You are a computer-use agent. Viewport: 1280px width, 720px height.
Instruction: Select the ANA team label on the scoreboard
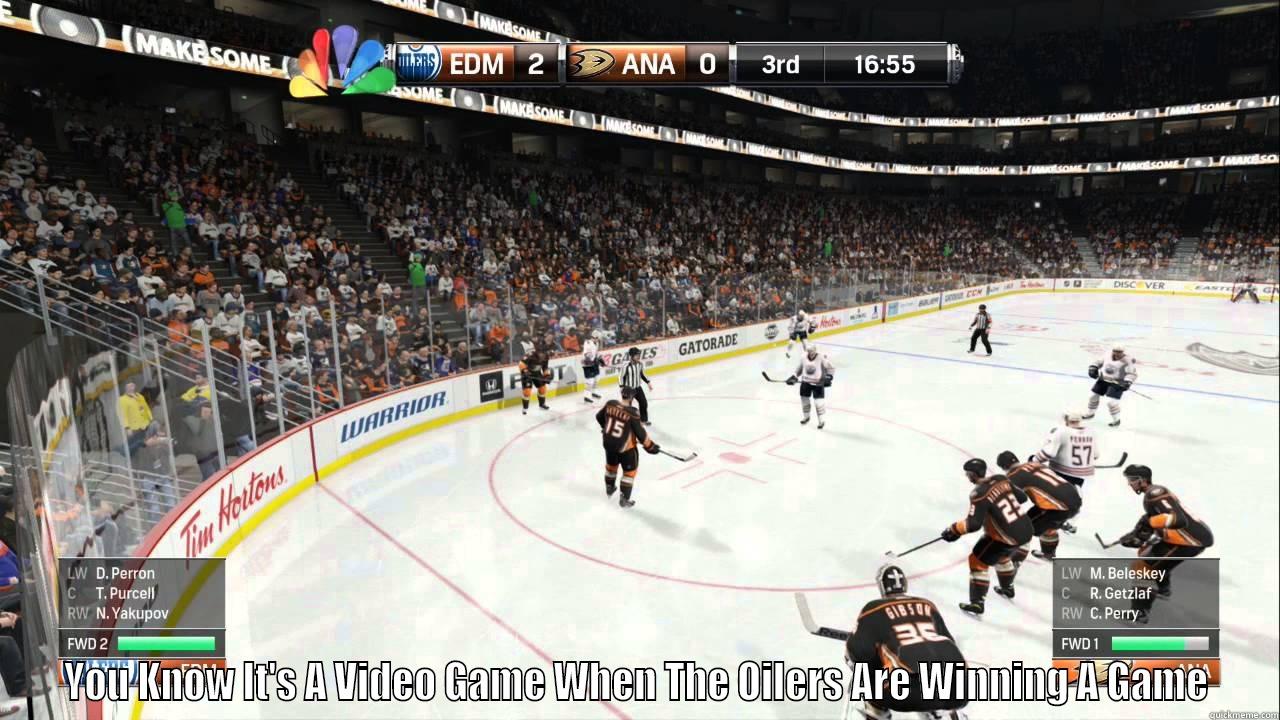tap(648, 64)
